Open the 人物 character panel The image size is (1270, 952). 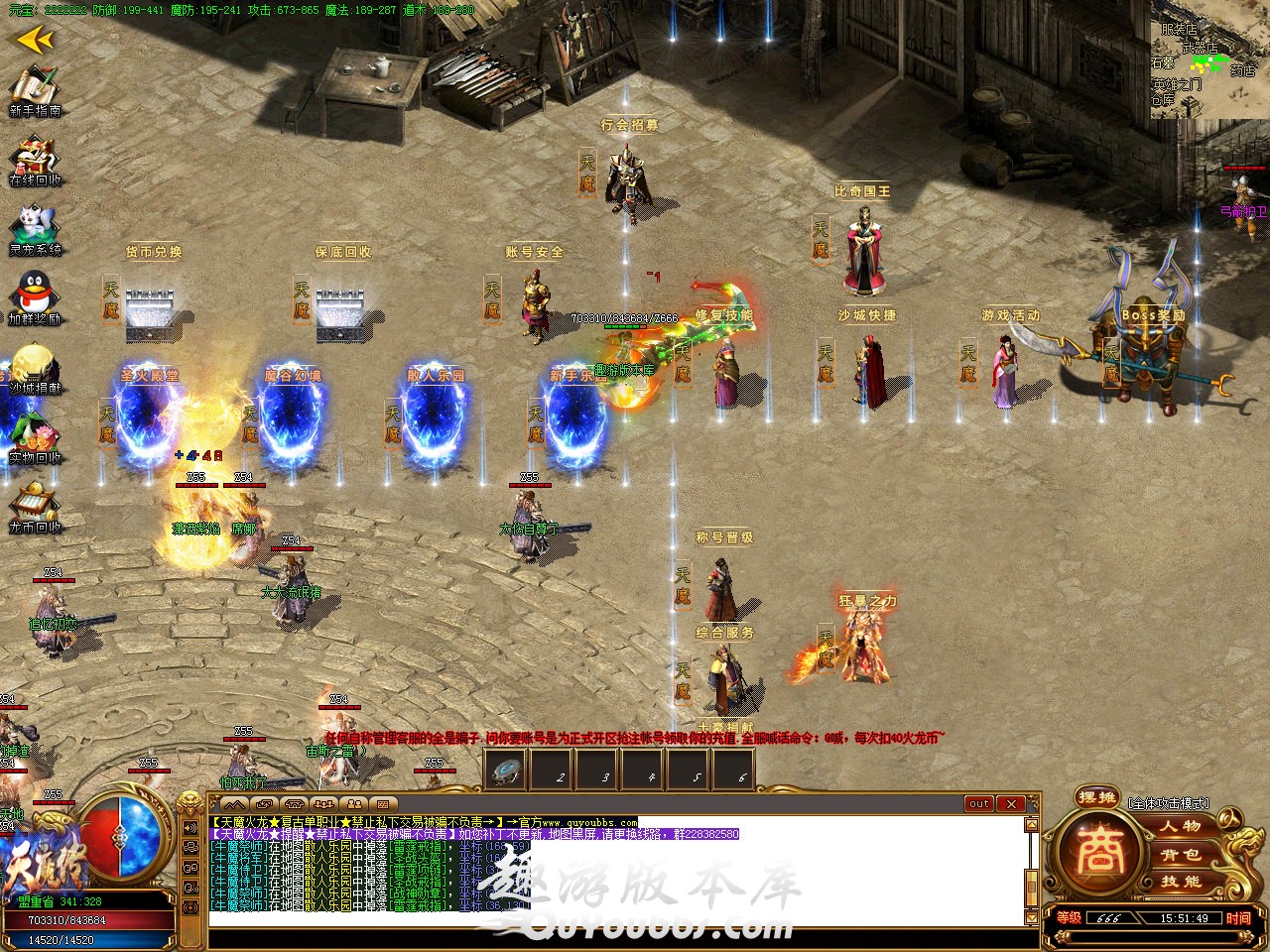coord(1181,826)
